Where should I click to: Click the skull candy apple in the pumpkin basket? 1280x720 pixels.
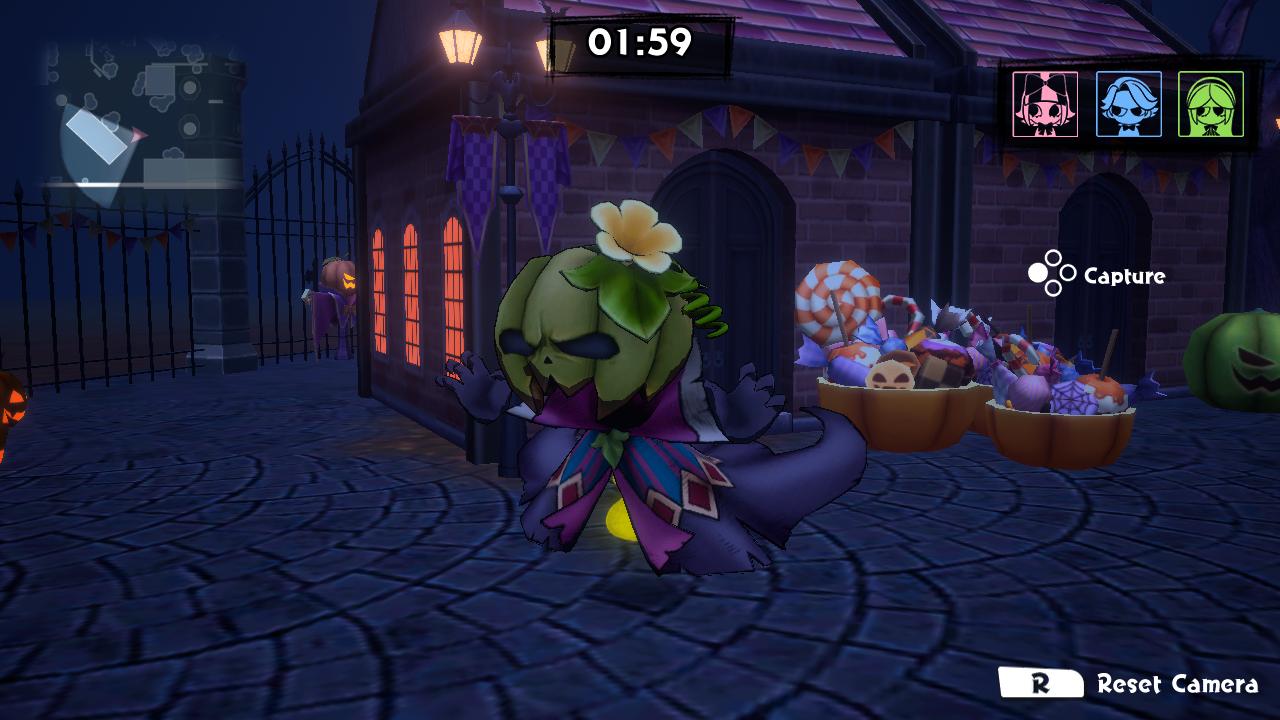[891, 374]
